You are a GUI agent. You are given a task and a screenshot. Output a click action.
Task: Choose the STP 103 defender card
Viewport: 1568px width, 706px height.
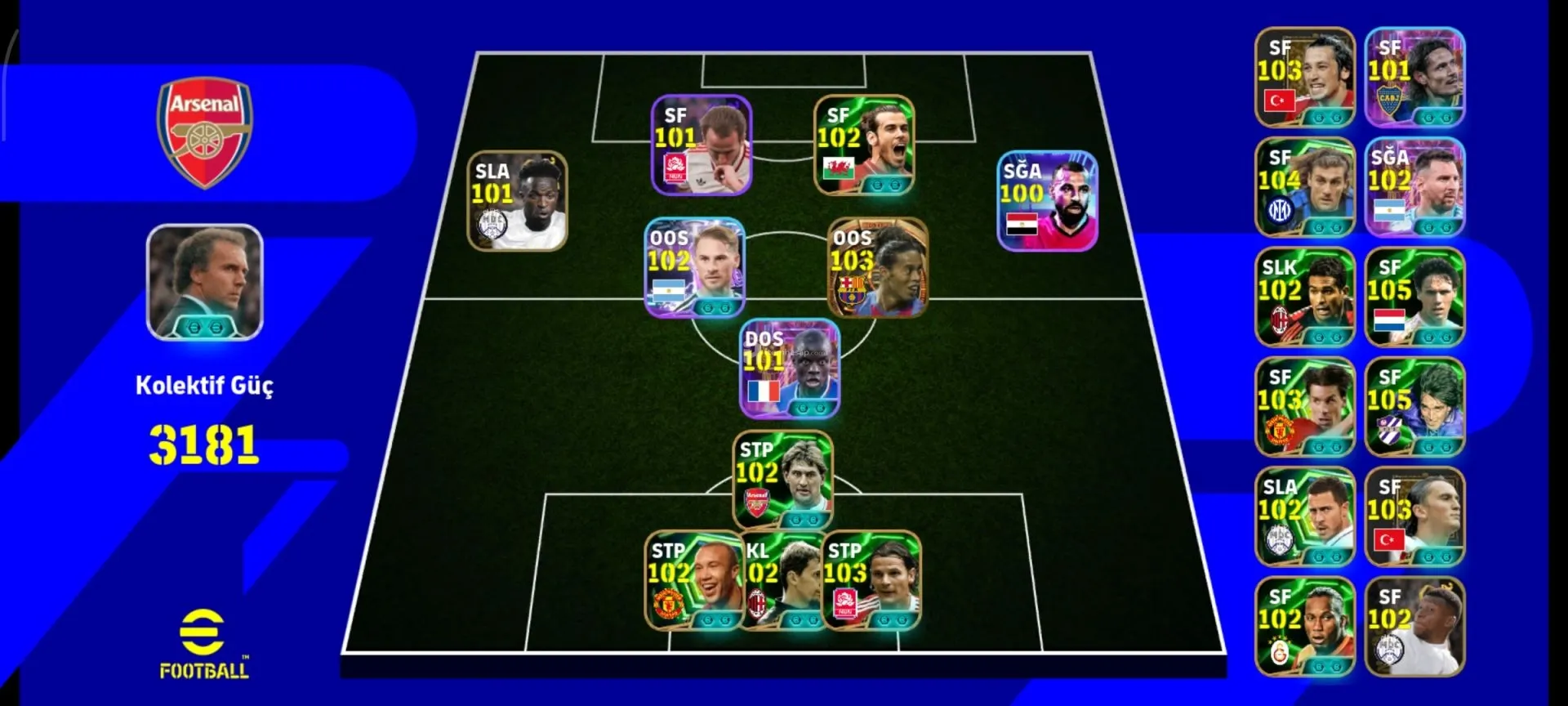point(871,581)
